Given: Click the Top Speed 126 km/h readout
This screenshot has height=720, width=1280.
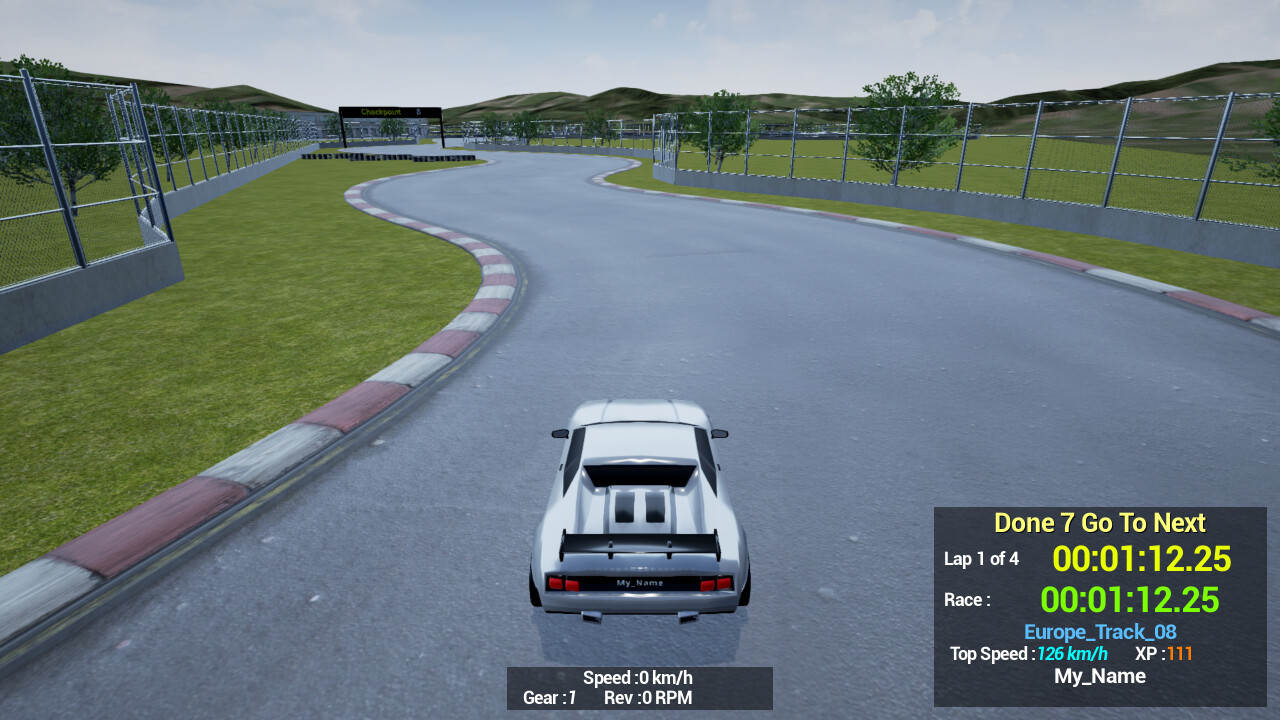Looking at the screenshot, I should point(1028,654).
